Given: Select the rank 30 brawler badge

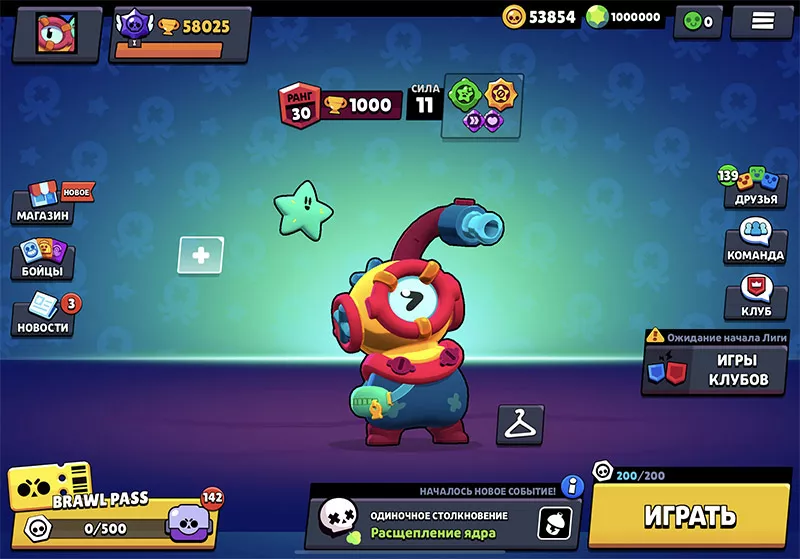Looking at the screenshot, I should tap(301, 105).
